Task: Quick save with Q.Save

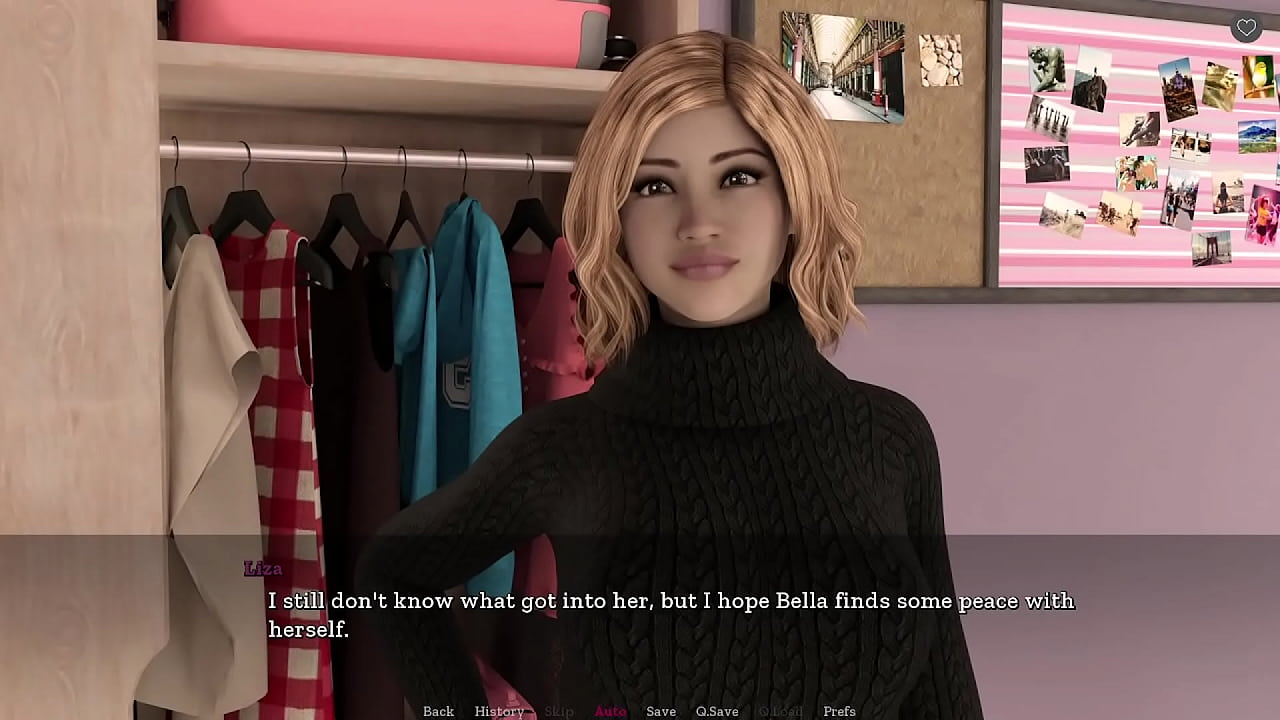Action: 717,711
